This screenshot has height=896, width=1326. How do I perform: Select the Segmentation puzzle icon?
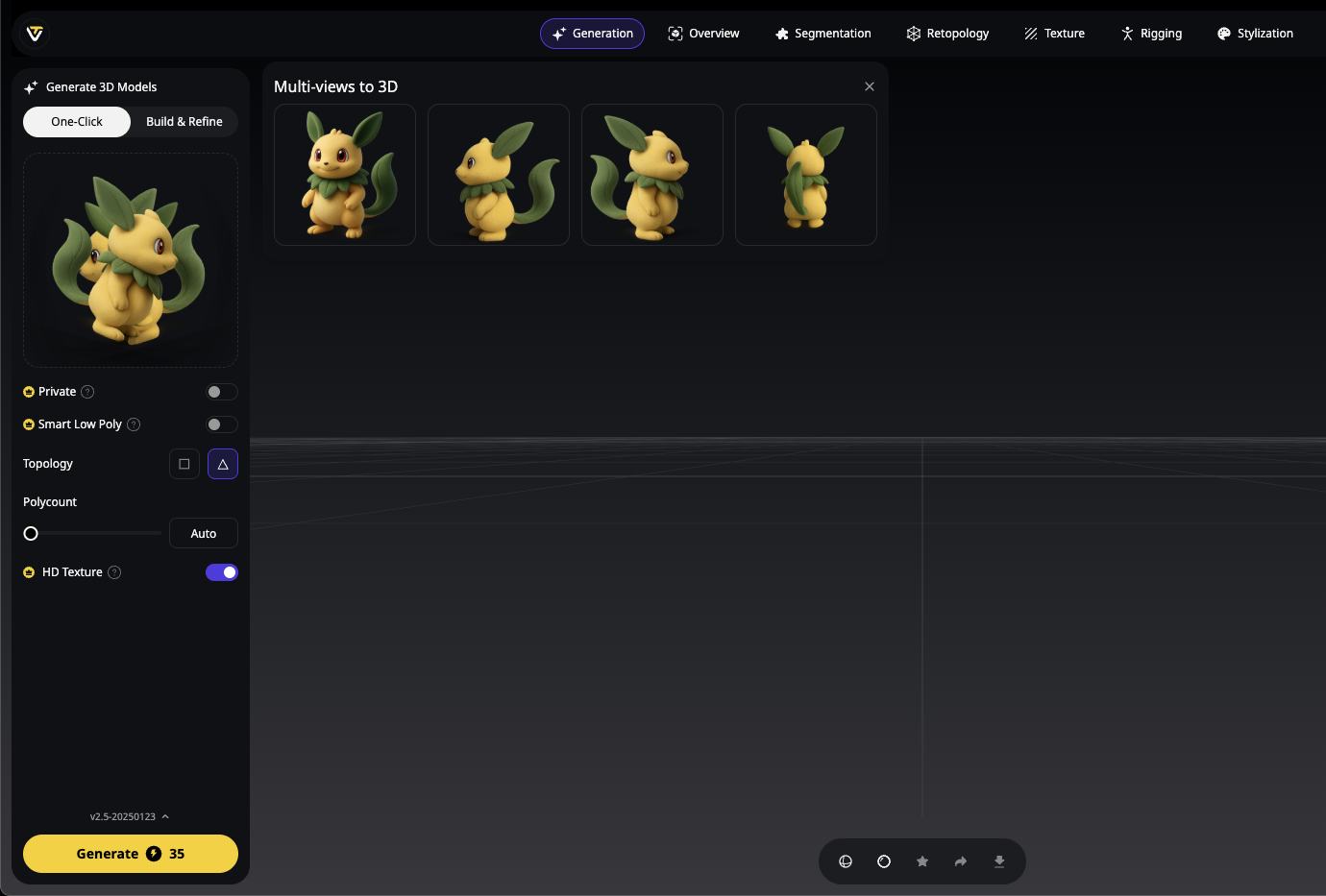(x=780, y=33)
